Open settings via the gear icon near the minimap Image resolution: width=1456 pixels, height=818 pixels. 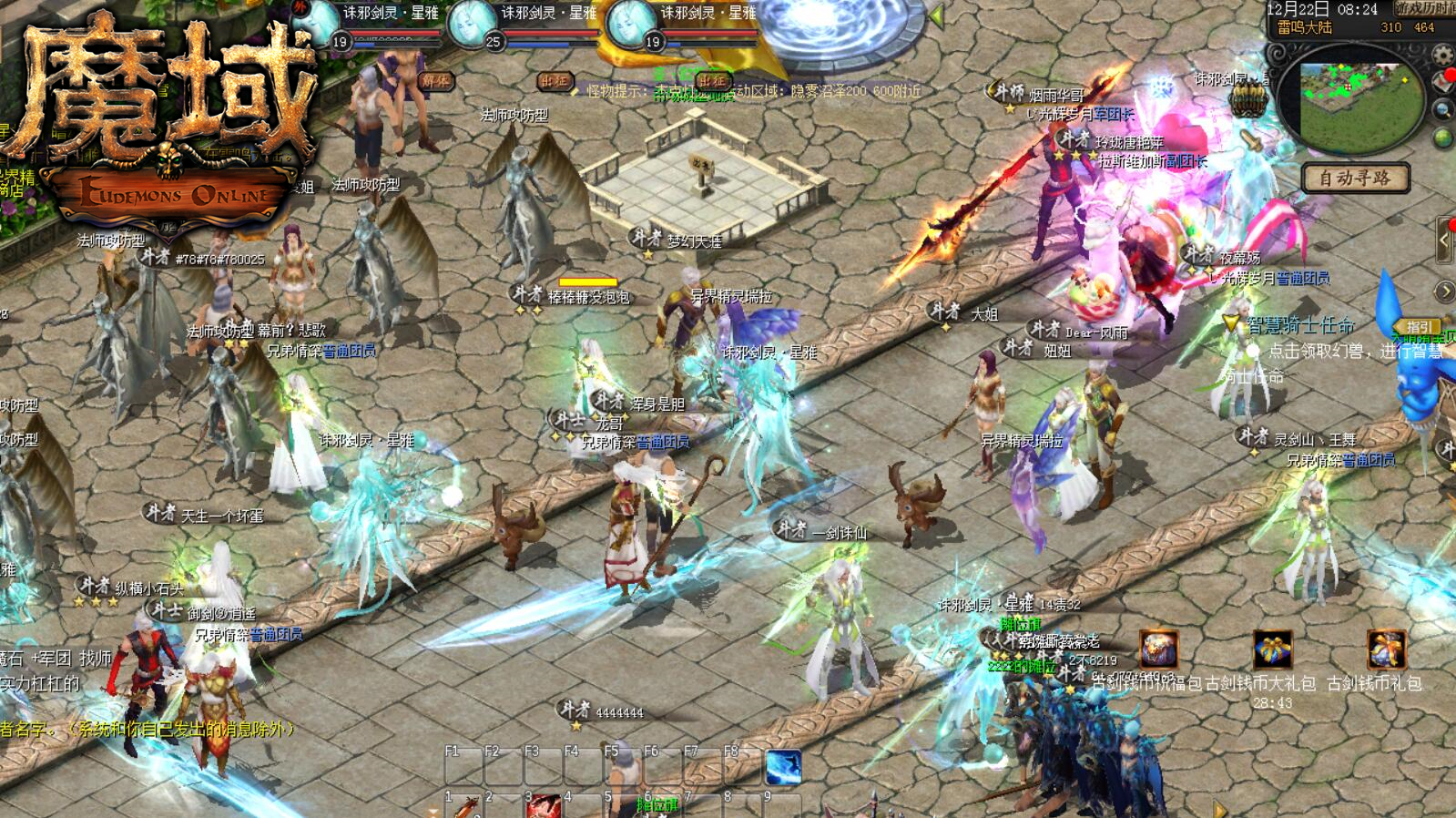point(1442,55)
